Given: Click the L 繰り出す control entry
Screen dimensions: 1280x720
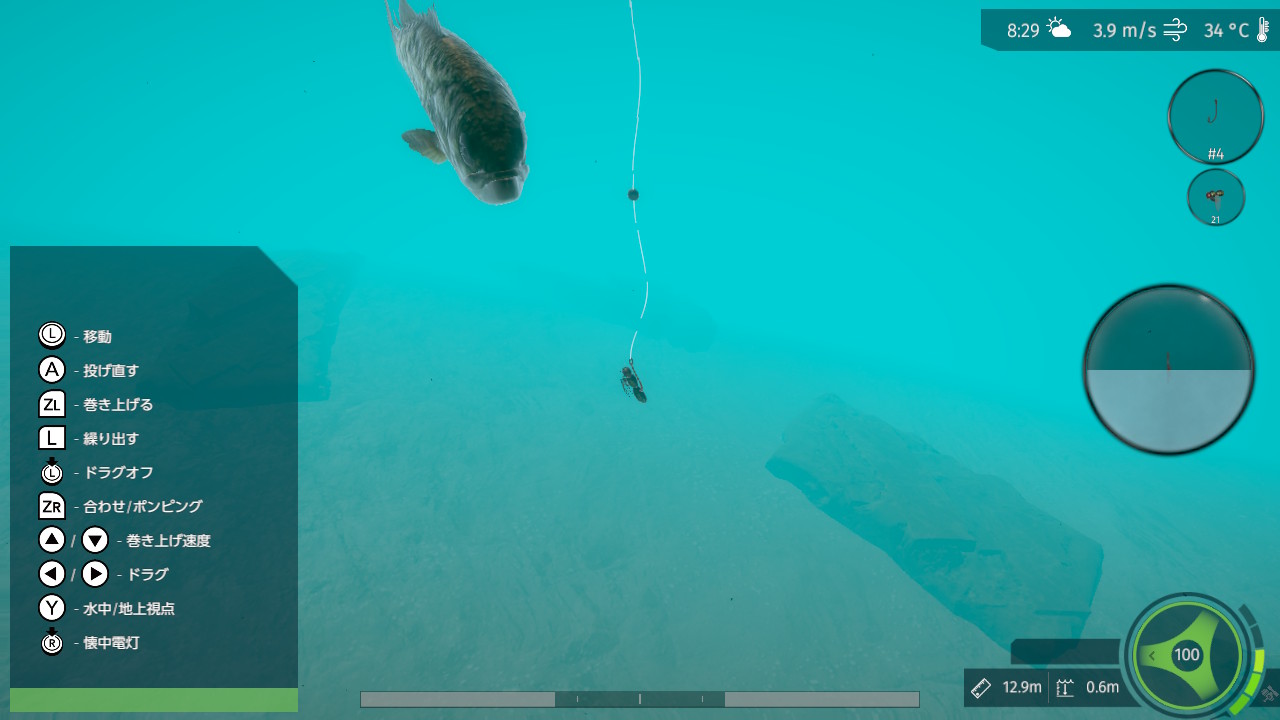Looking at the screenshot, I should click(51, 438).
